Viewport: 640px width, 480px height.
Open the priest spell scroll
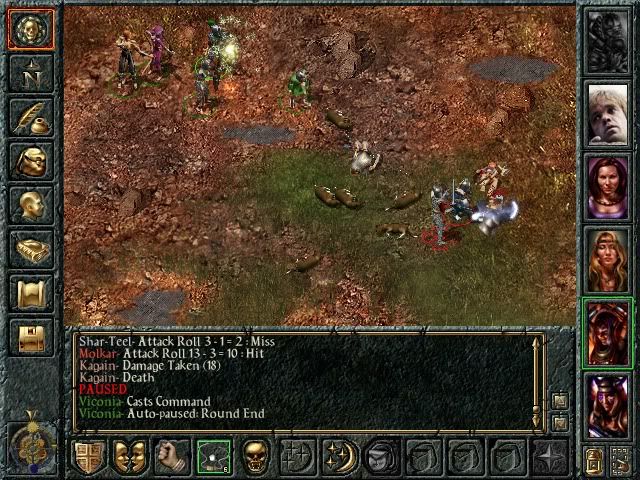(31, 292)
